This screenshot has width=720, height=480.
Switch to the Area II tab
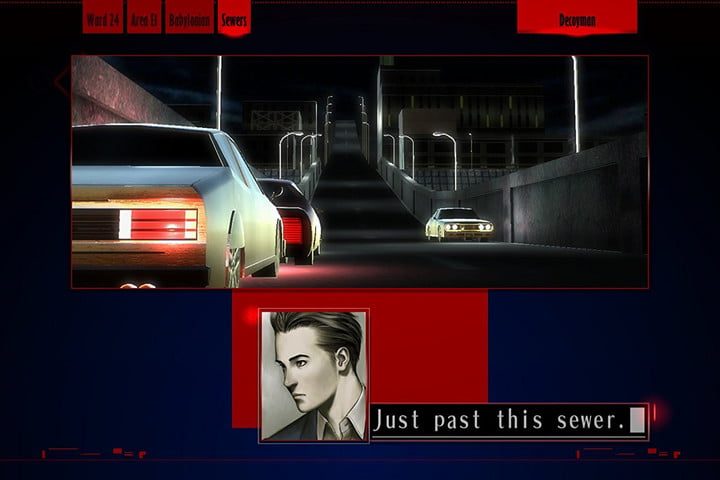pyautogui.click(x=145, y=18)
